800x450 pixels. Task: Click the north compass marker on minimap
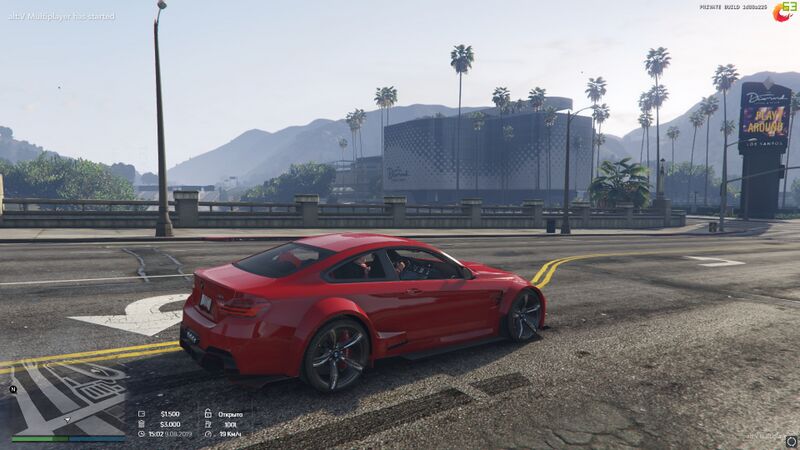[14, 389]
